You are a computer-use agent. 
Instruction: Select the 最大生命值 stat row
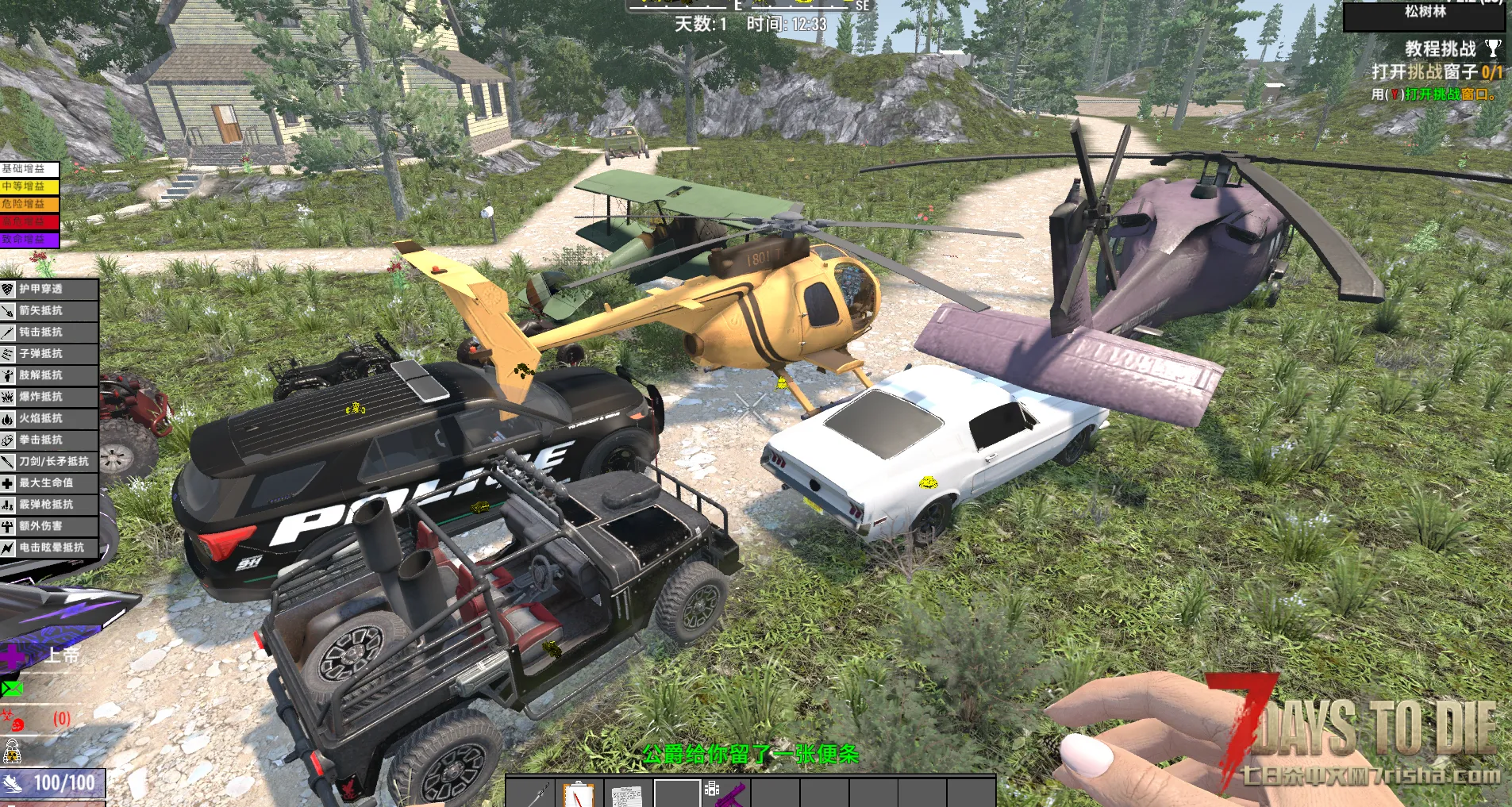click(x=49, y=482)
